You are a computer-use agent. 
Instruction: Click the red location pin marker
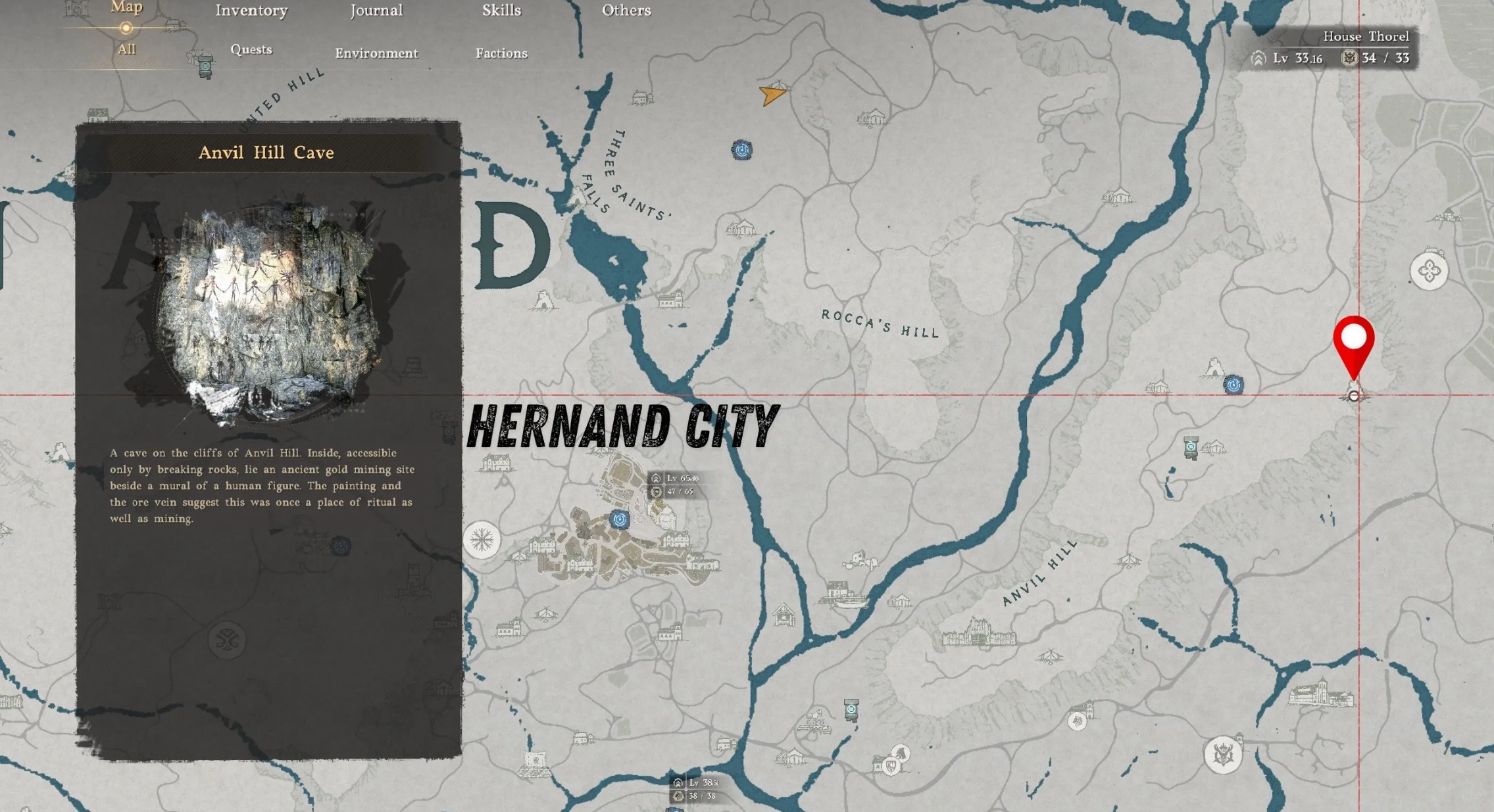pyautogui.click(x=1353, y=341)
